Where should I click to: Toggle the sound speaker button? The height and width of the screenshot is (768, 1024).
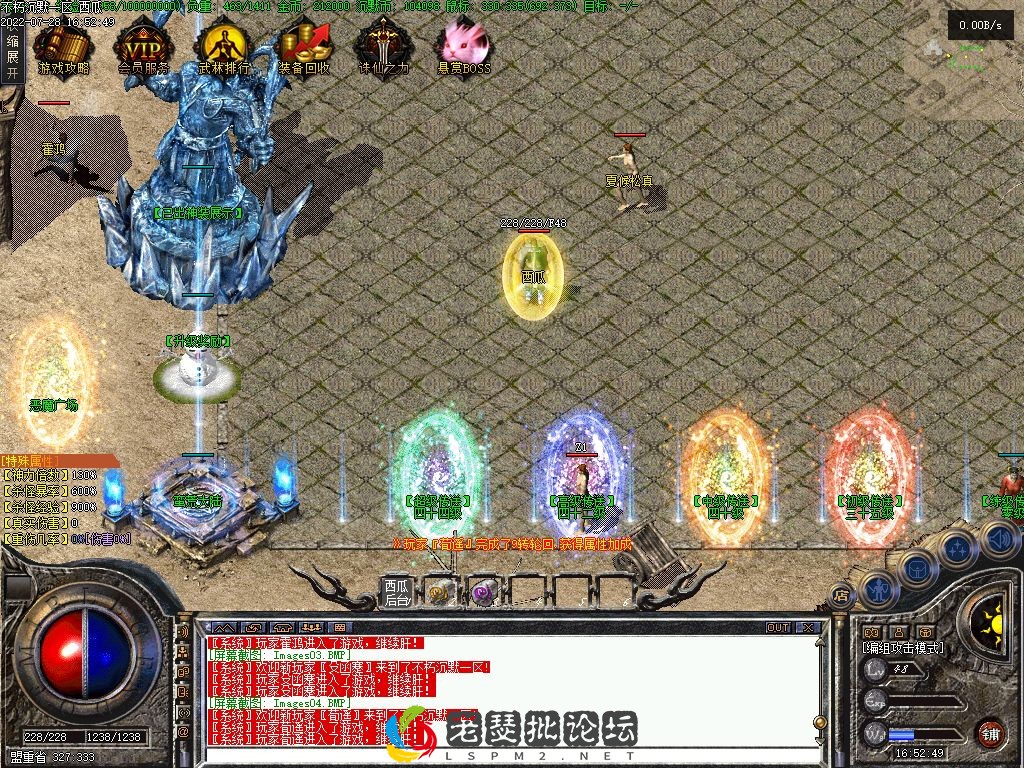tap(1000, 540)
